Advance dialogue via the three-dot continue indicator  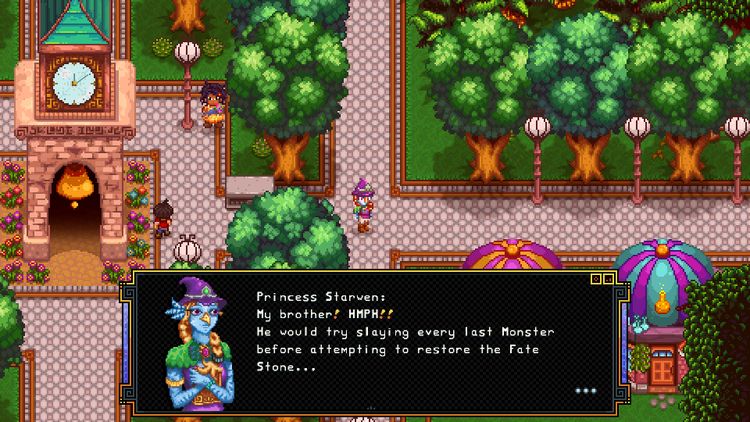click(x=585, y=390)
